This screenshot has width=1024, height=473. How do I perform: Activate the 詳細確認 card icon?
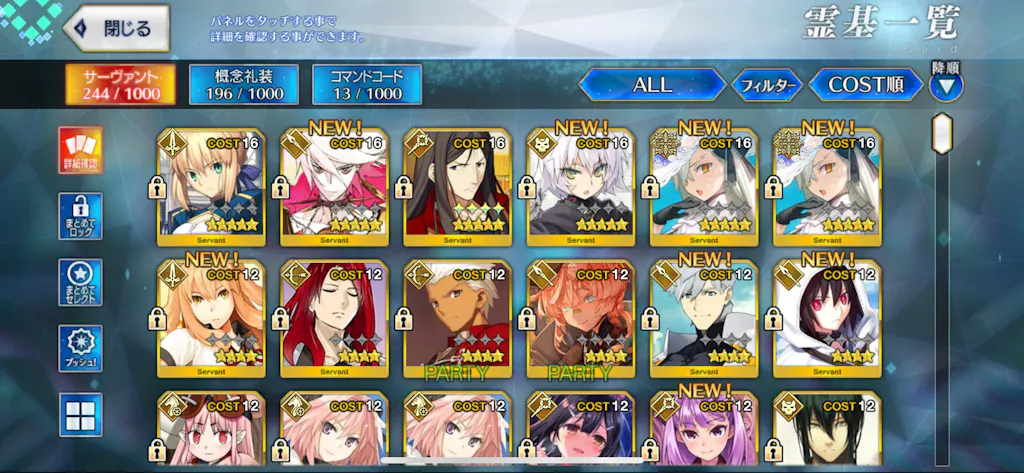coord(80,151)
